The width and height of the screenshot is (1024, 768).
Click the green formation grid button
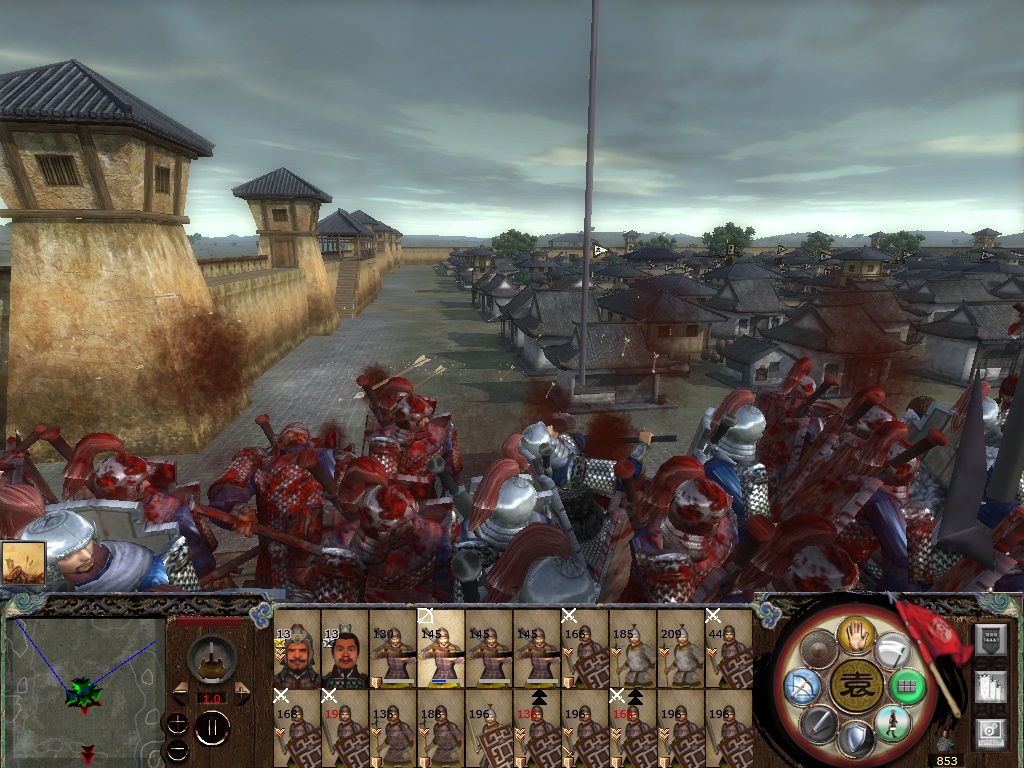point(906,687)
